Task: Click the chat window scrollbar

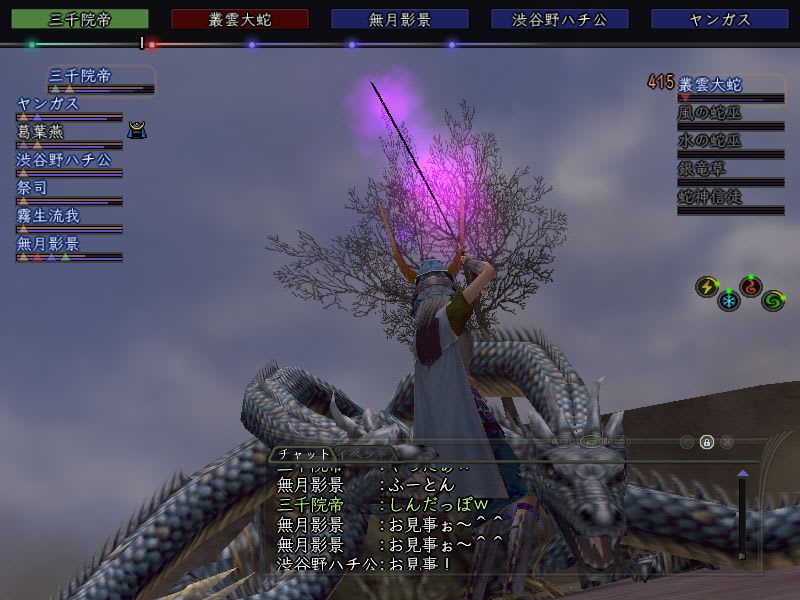Action: pyautogui.click(x=742, y=515)
